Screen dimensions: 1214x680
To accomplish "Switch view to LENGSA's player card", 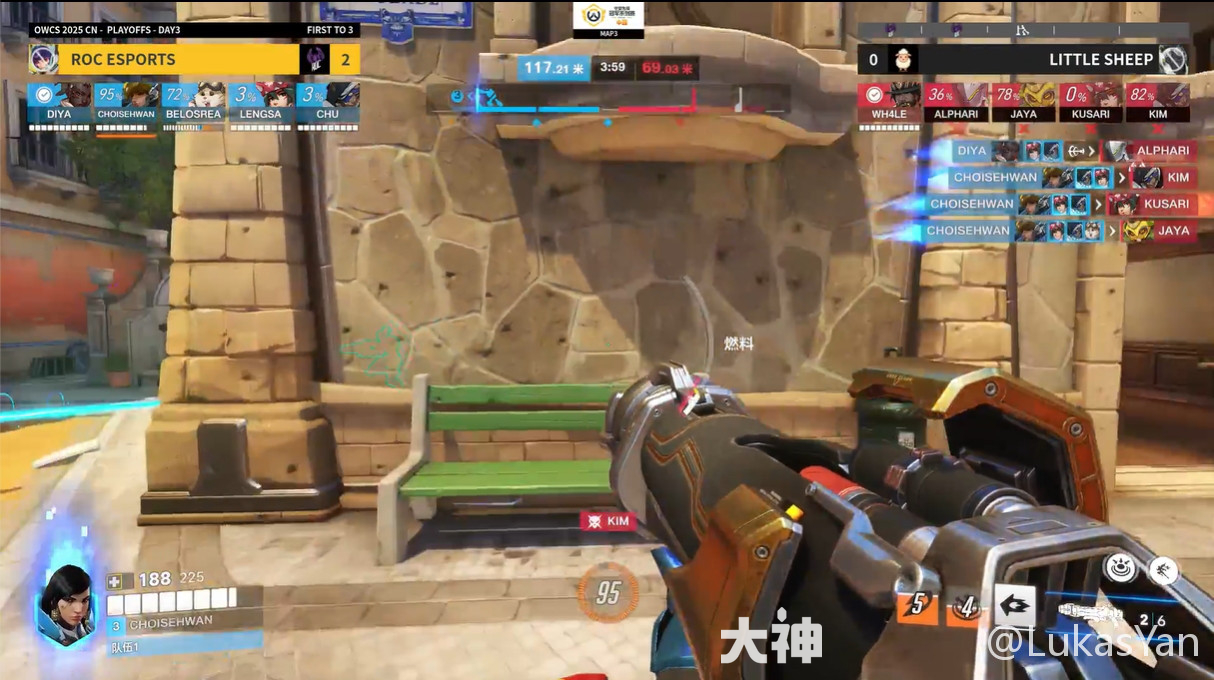I will coord(260,102).
